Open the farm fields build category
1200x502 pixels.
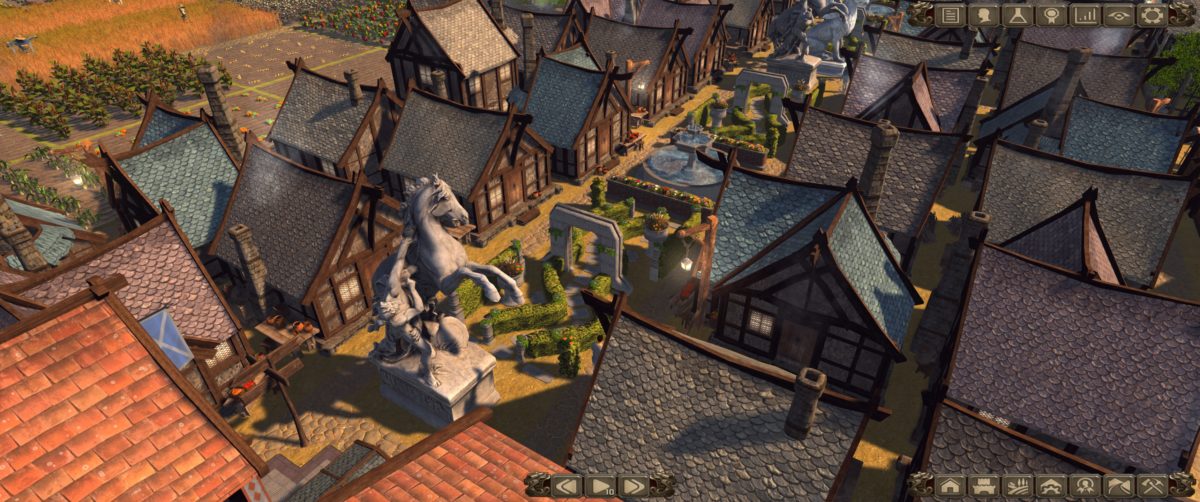1017,486
